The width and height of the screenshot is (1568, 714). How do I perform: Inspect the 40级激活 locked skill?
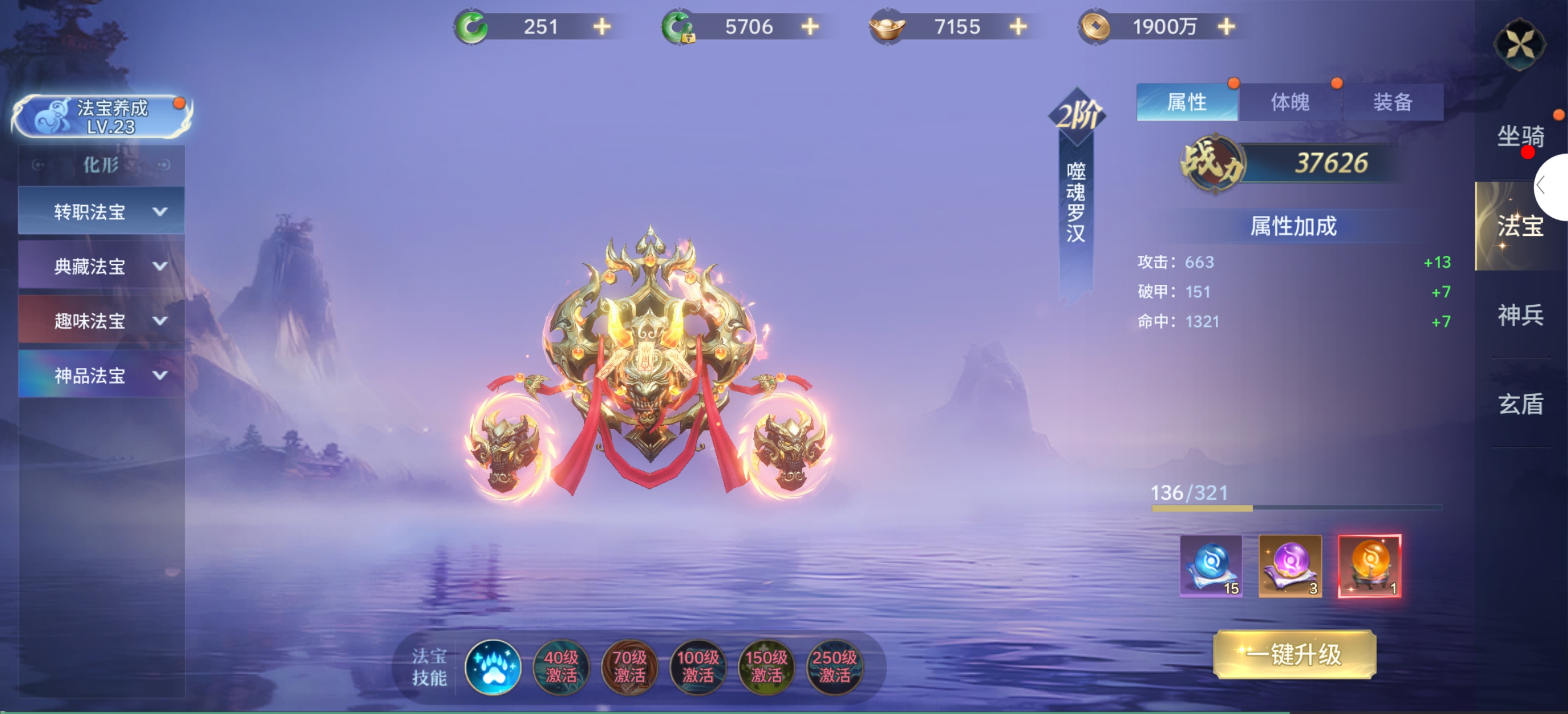point(561,667)
